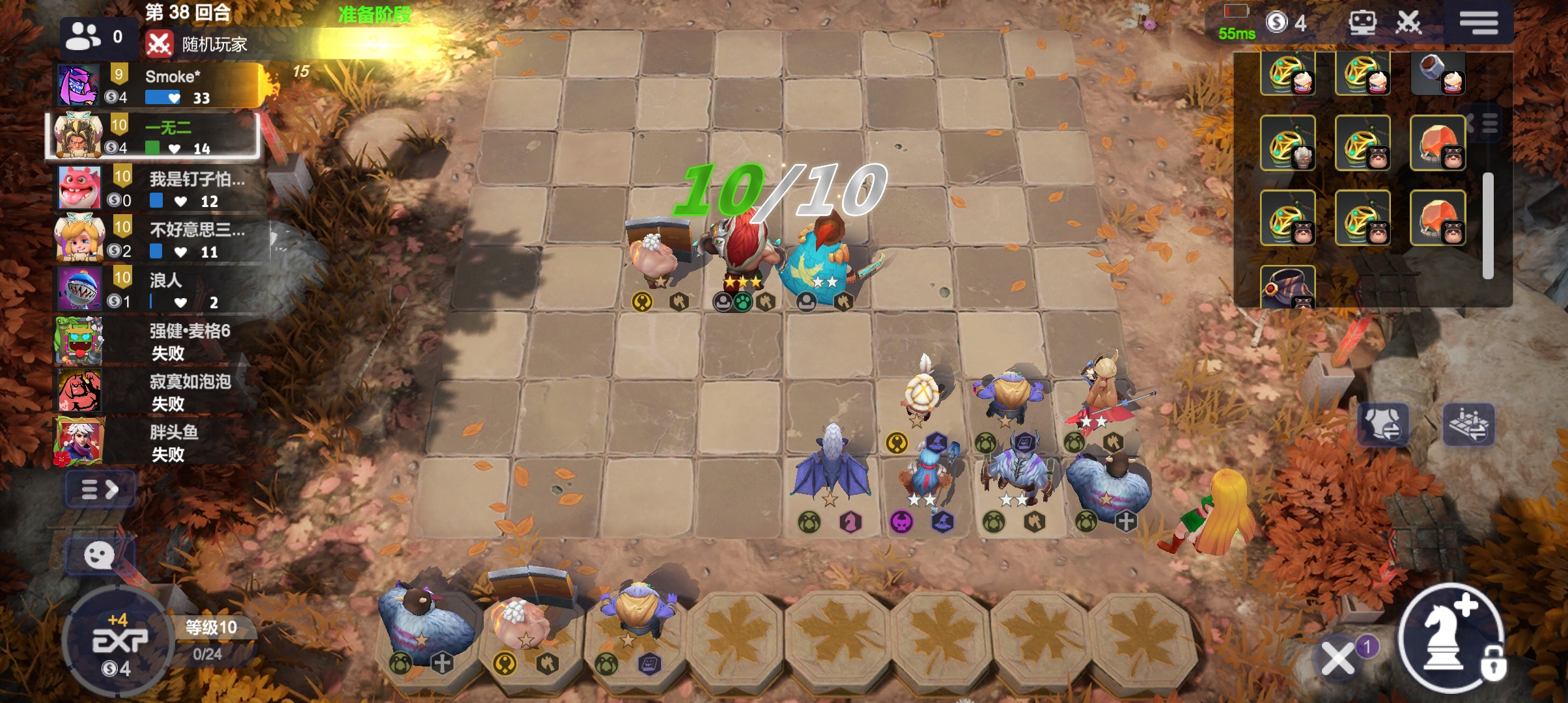Select the hooded cloak item slot
The height and width of the screenshot is (703, 1568).
click(1287, 288)
